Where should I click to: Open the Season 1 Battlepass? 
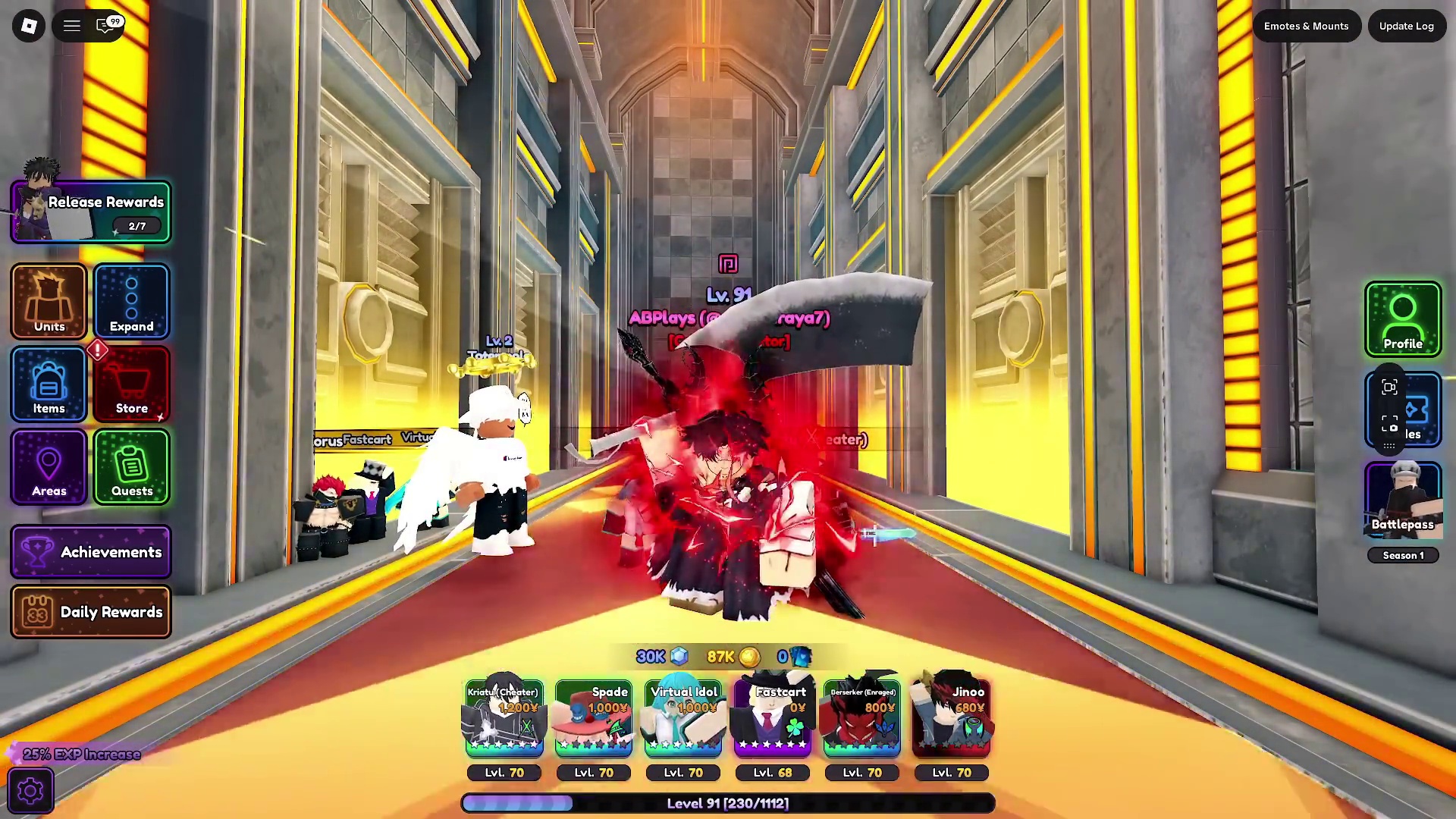[x=1402, y=500]
